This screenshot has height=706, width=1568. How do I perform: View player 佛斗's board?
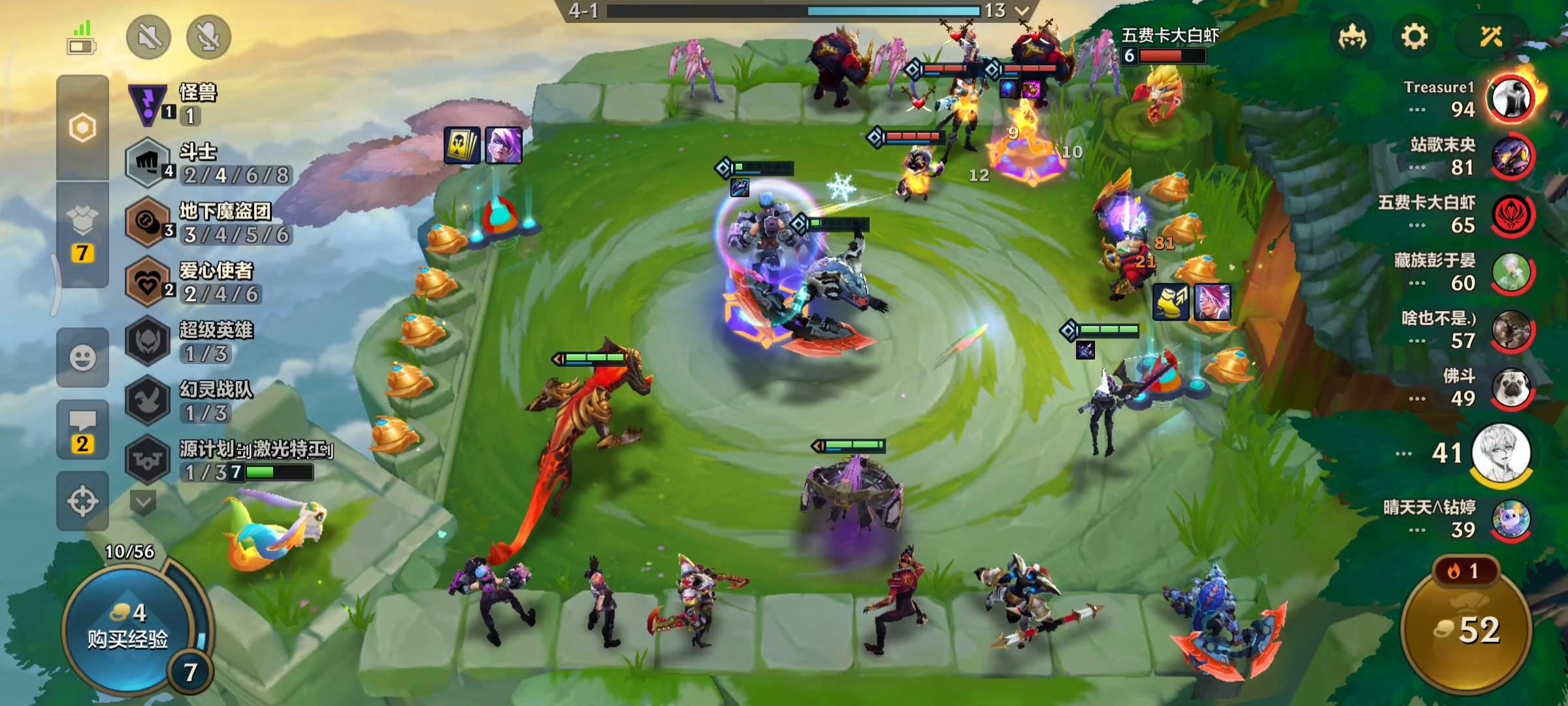[1510, 387]
